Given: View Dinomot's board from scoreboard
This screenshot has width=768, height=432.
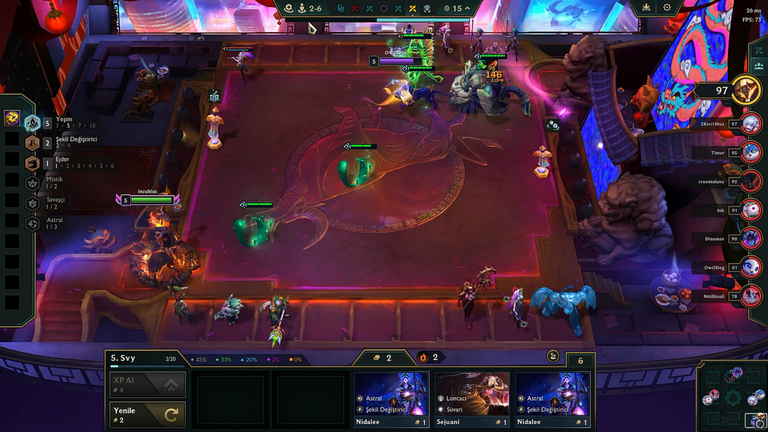Looking at the screenshot, I should coord(751,239).
